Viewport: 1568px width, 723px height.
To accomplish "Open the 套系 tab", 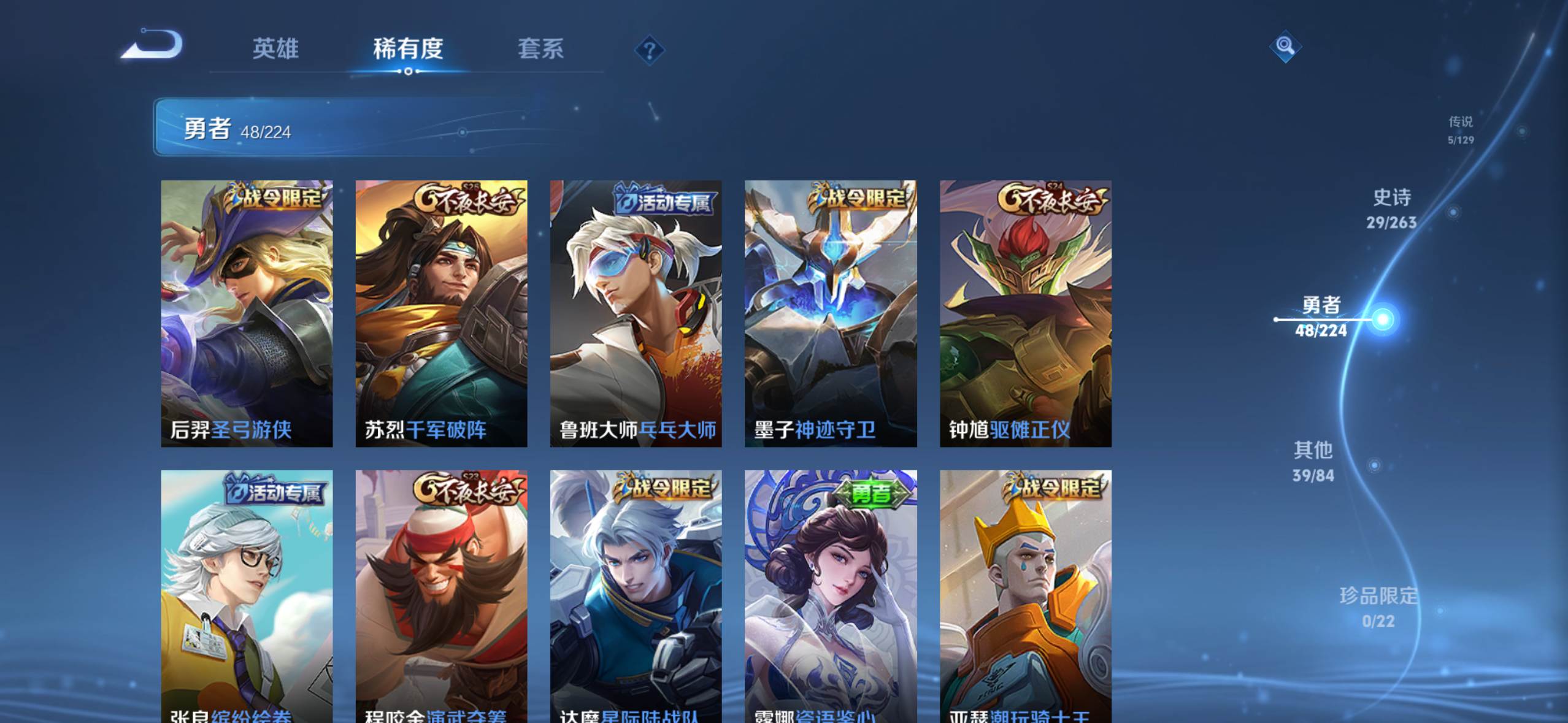I will pos(540,49).
